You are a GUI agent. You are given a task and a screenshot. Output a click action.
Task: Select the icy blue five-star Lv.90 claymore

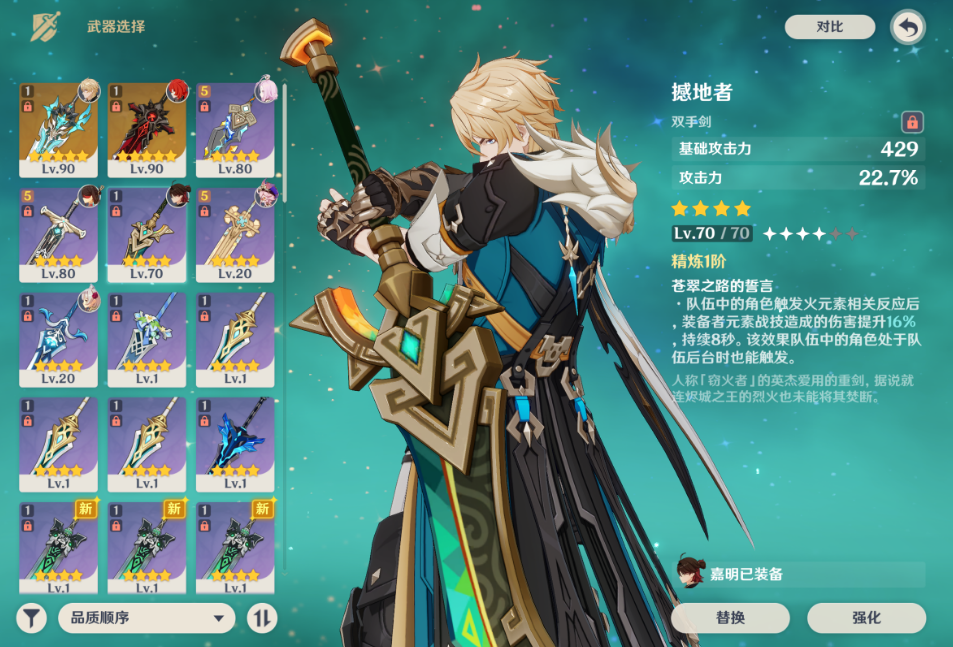click(x=58, y=128)
